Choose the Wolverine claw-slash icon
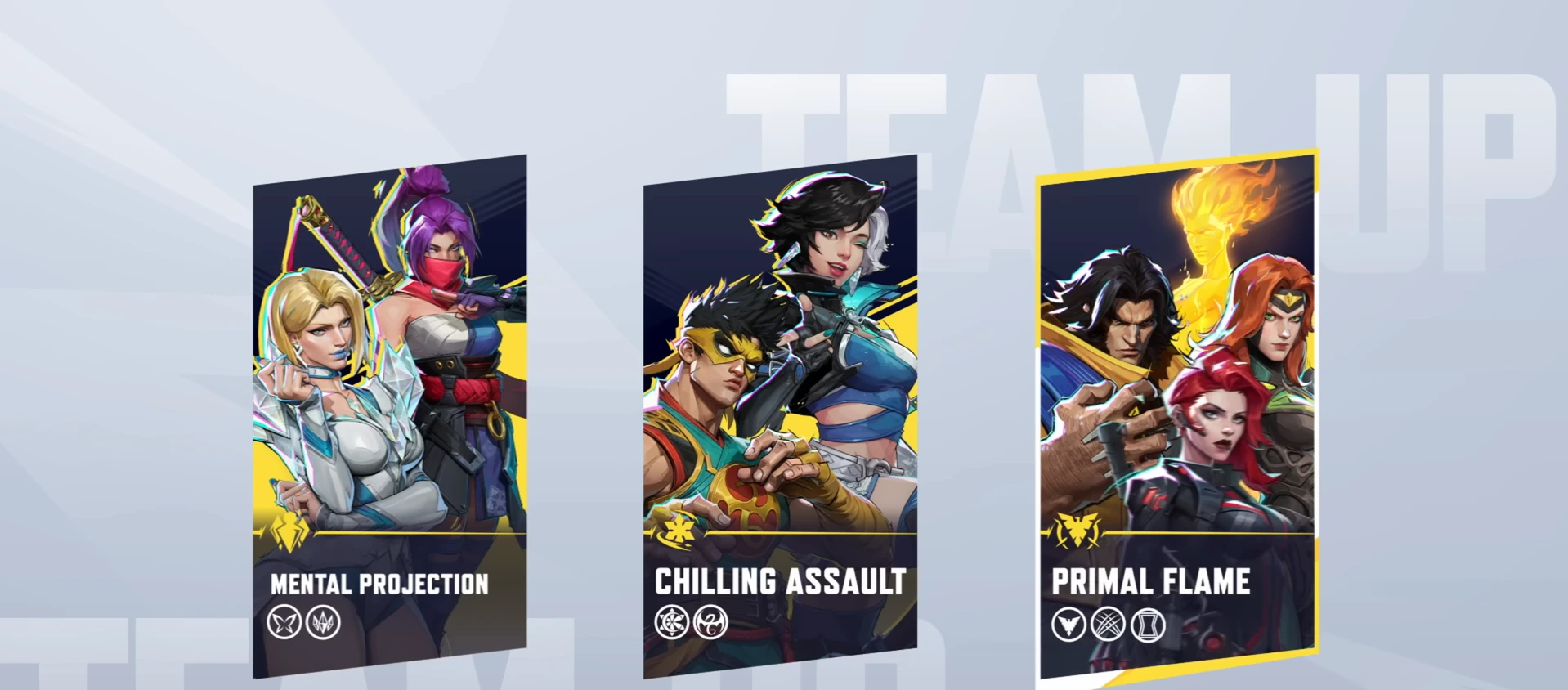The height and width of the screenshot is (690, 1568). coord(1108,625)
